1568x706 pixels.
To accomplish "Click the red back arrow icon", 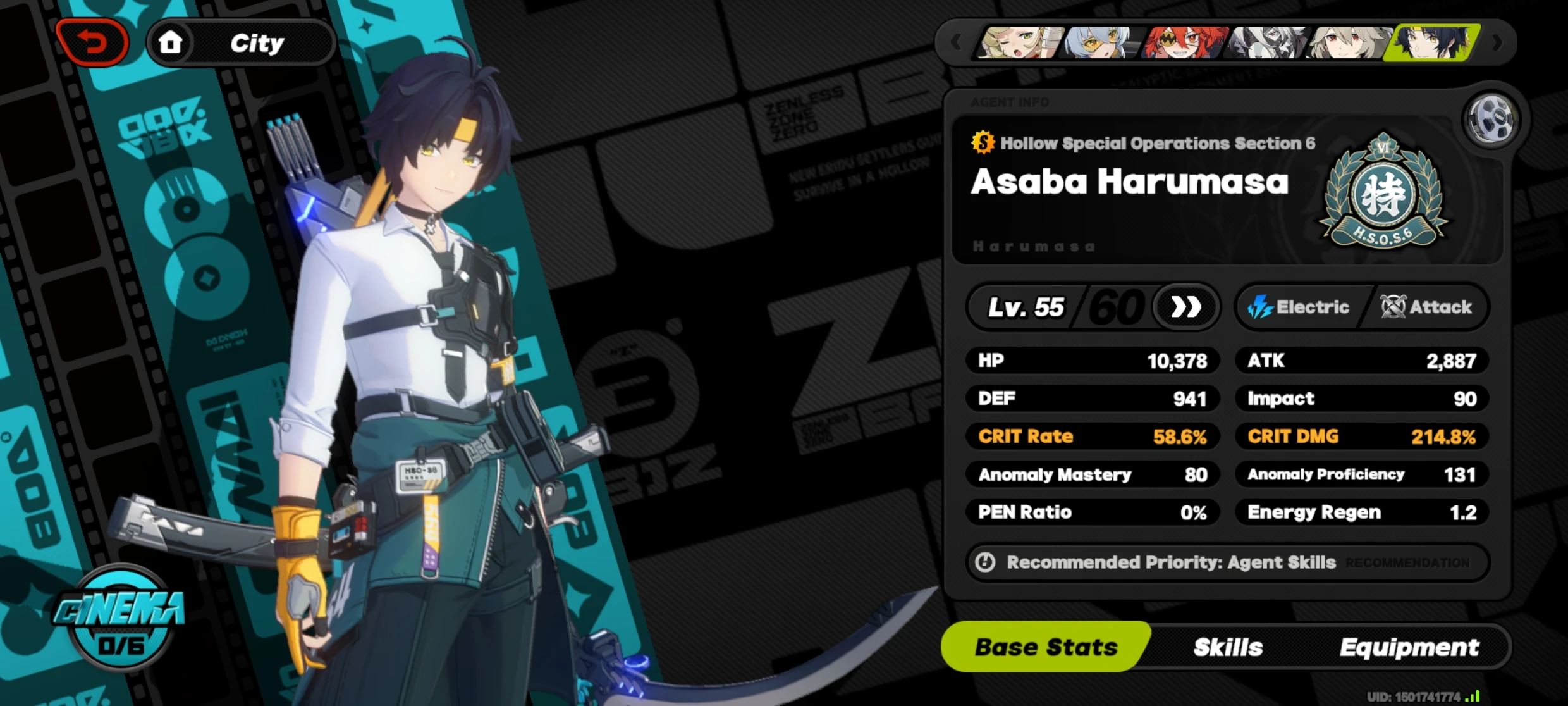I will point(92,42).
